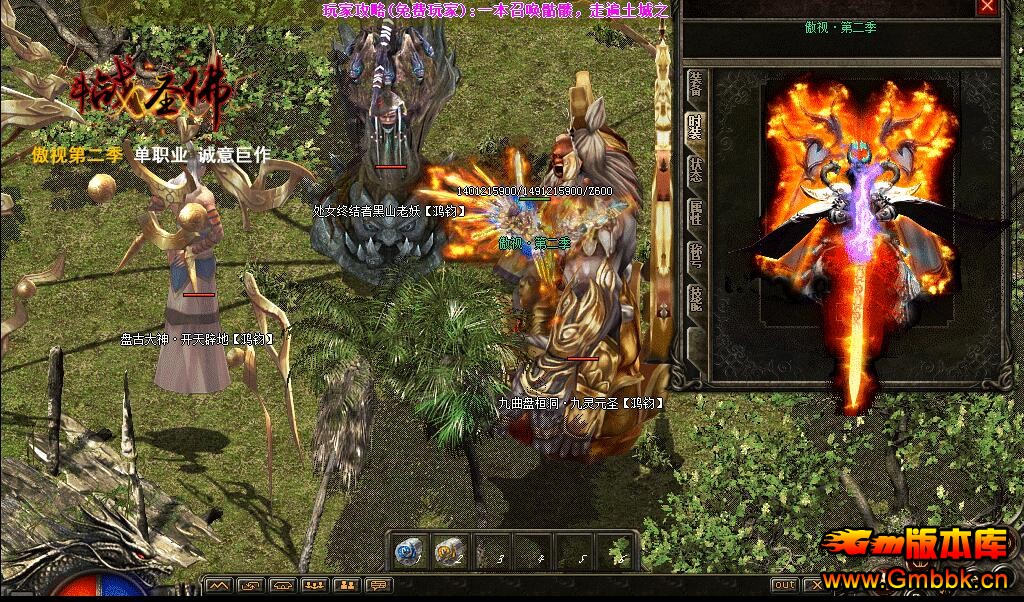Open the three-person group button on bottom bar

tap(315, 585)
